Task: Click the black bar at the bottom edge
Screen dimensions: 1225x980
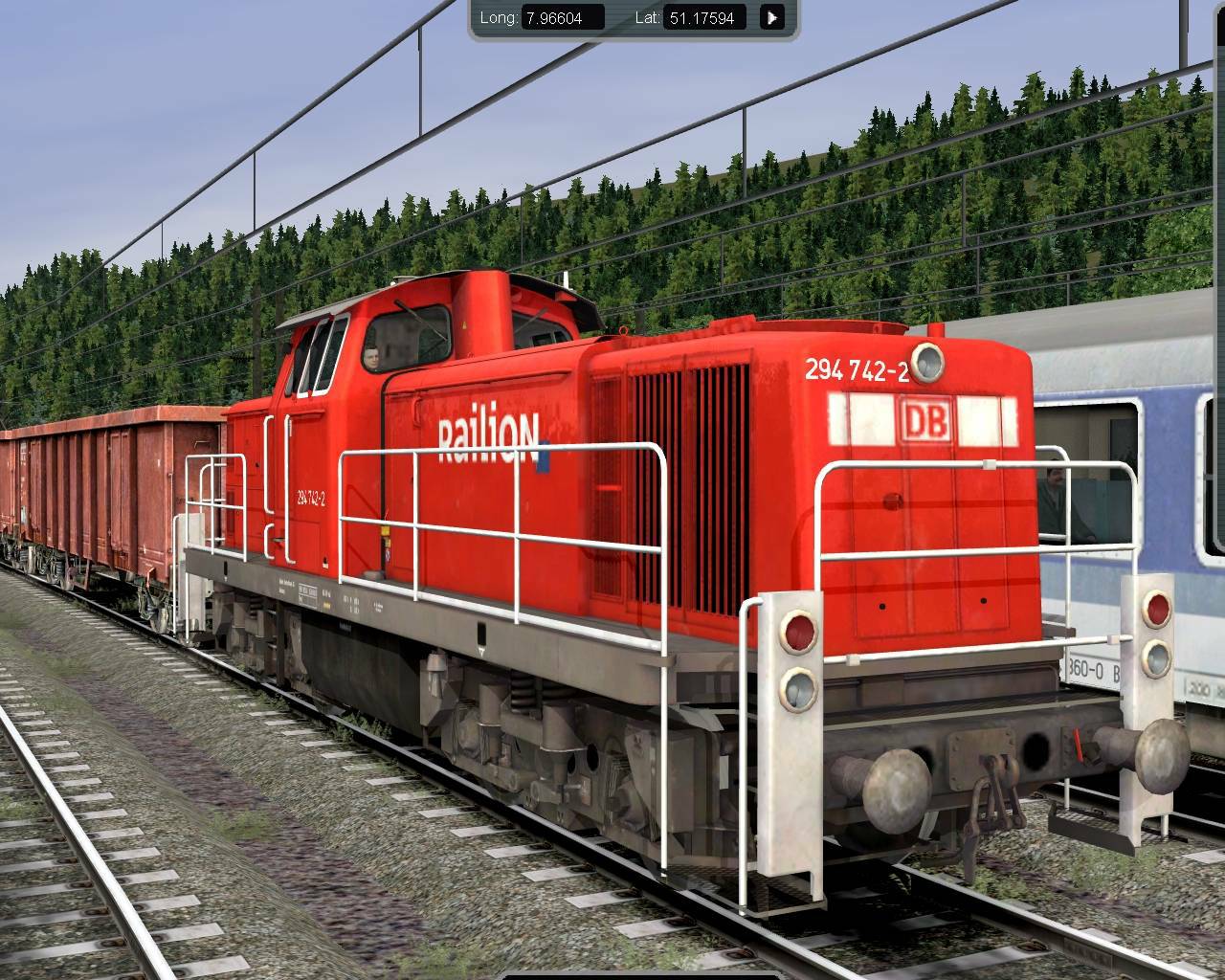Action: click(x=612, y=976)
